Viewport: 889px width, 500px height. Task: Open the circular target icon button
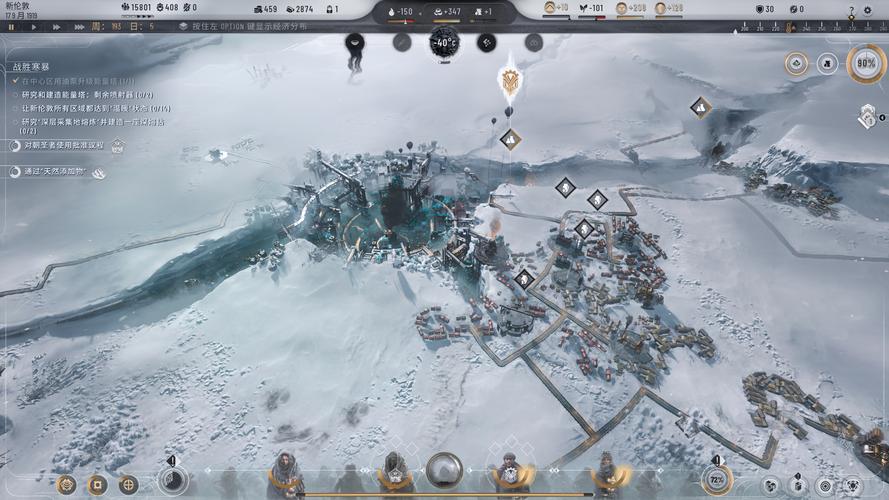[x=129, y=485]
